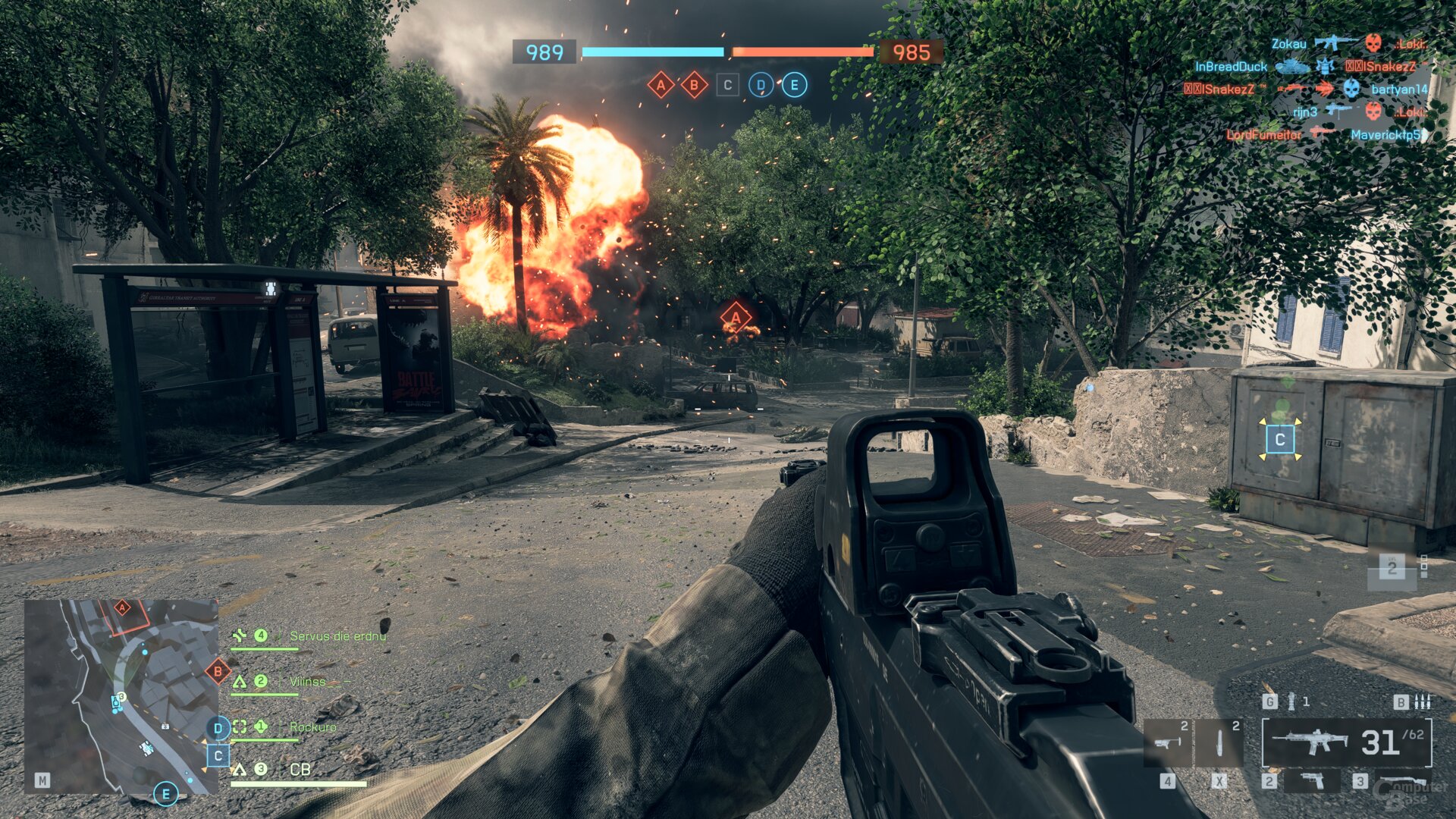The image size is (1456, 819).
Task: Select the grenade icon
Action: coord(1291,701)
